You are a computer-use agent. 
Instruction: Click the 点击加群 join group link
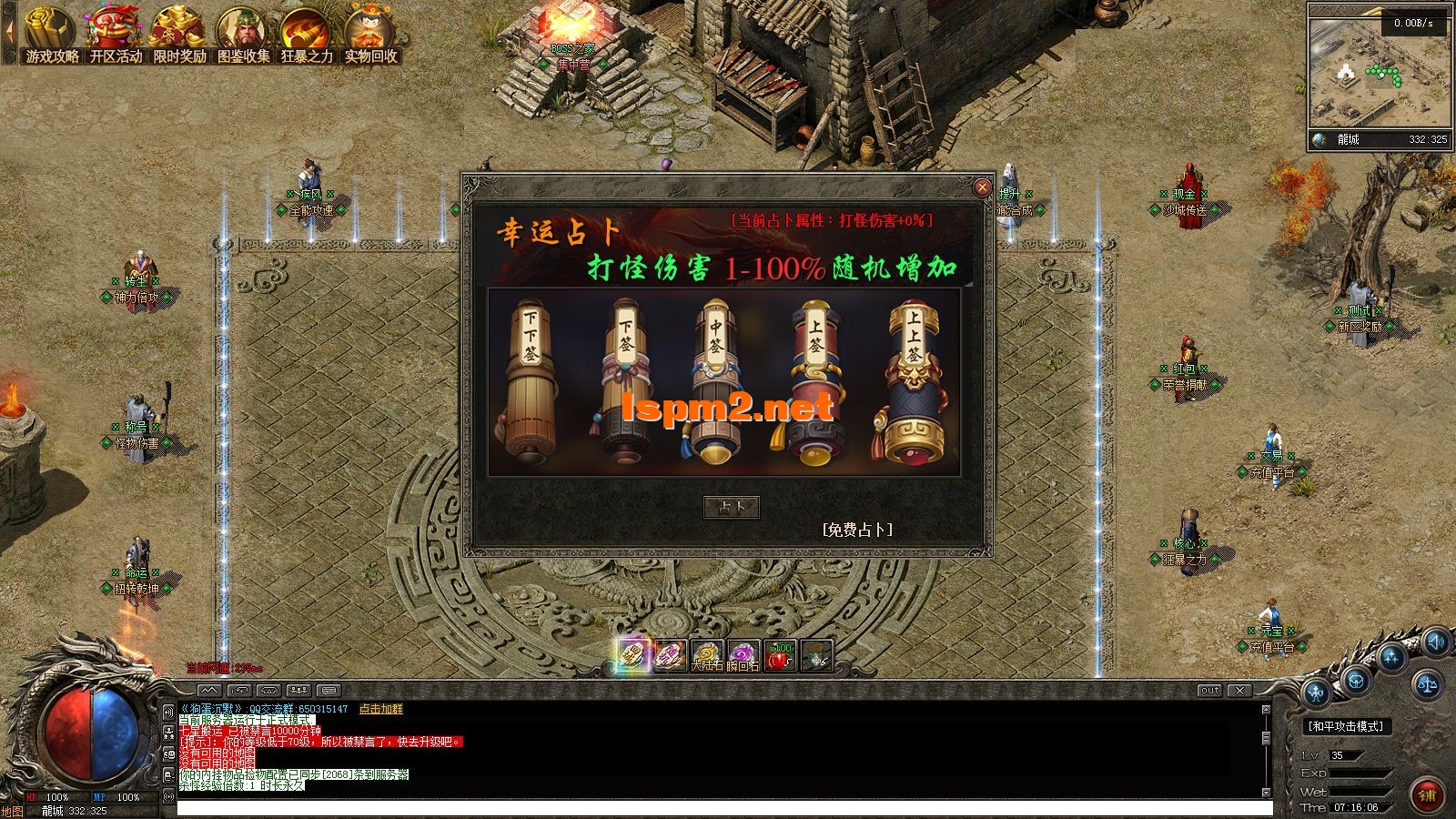380,709
